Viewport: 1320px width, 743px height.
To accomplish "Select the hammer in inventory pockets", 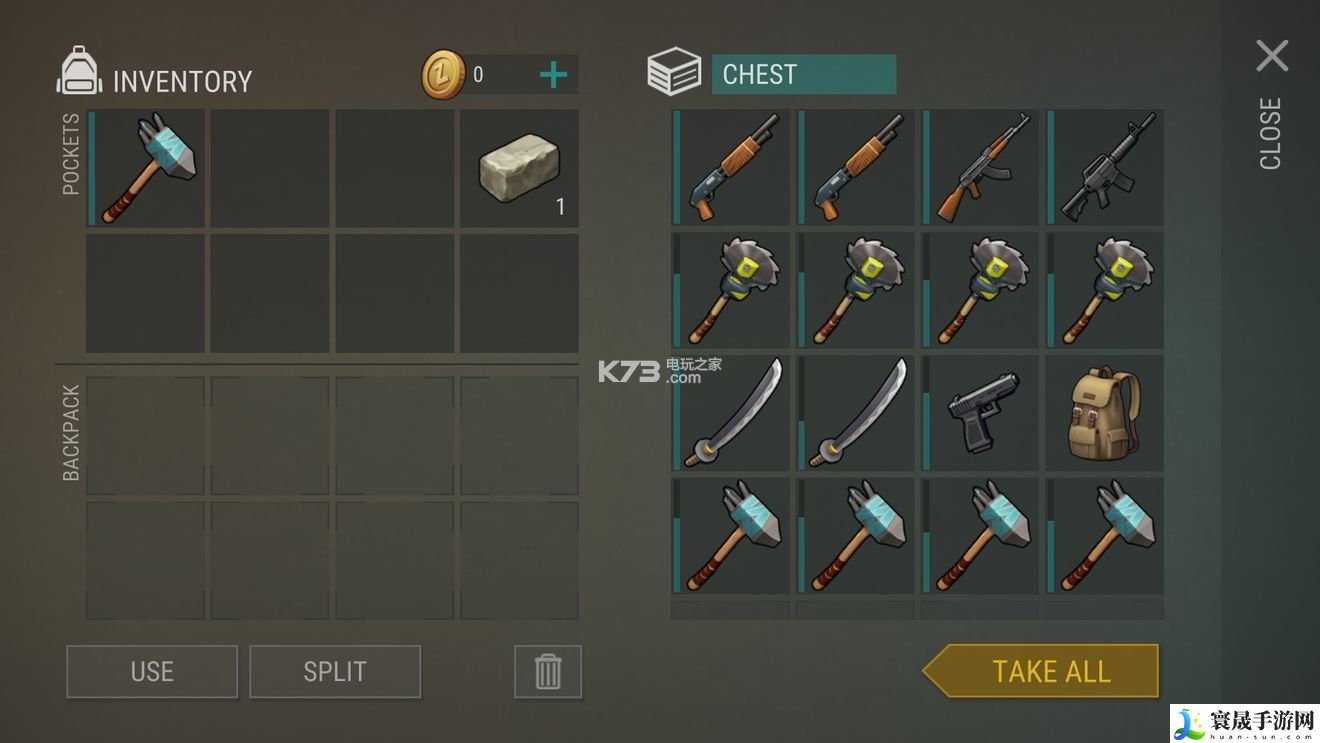I will 147,168.
